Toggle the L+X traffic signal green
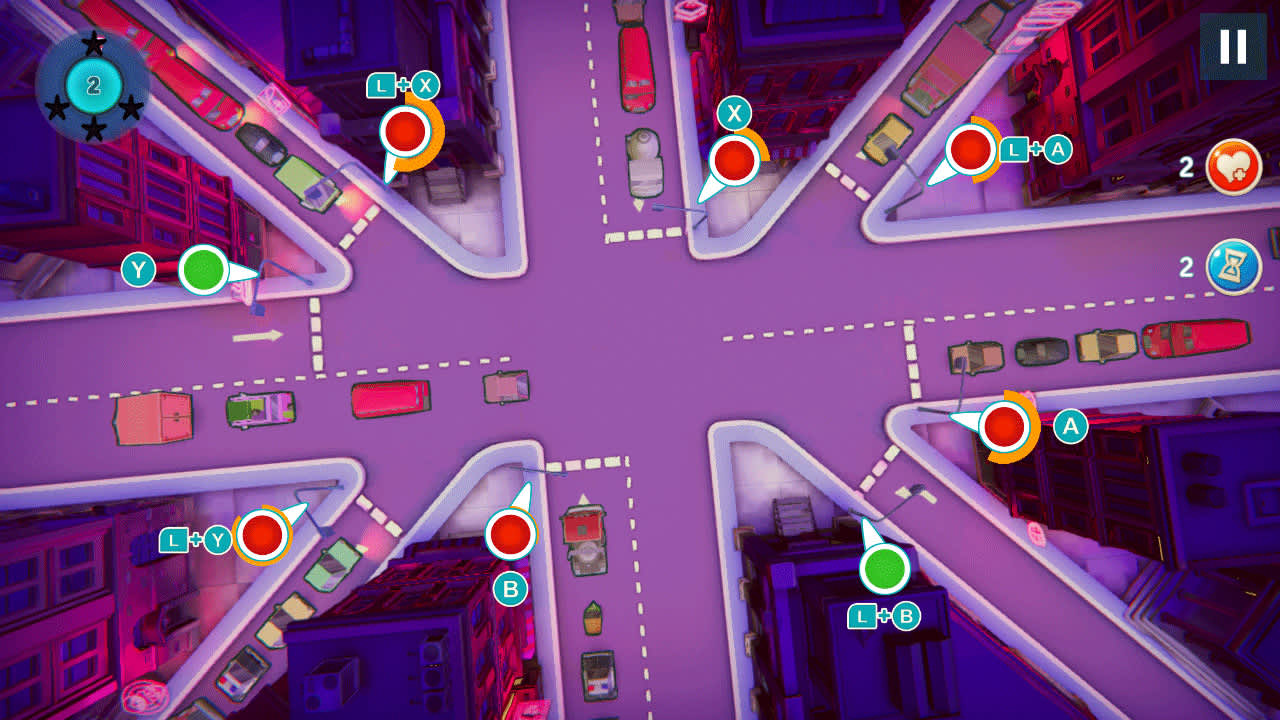Viewport: 1280px width, 720px height. [404, 131]
